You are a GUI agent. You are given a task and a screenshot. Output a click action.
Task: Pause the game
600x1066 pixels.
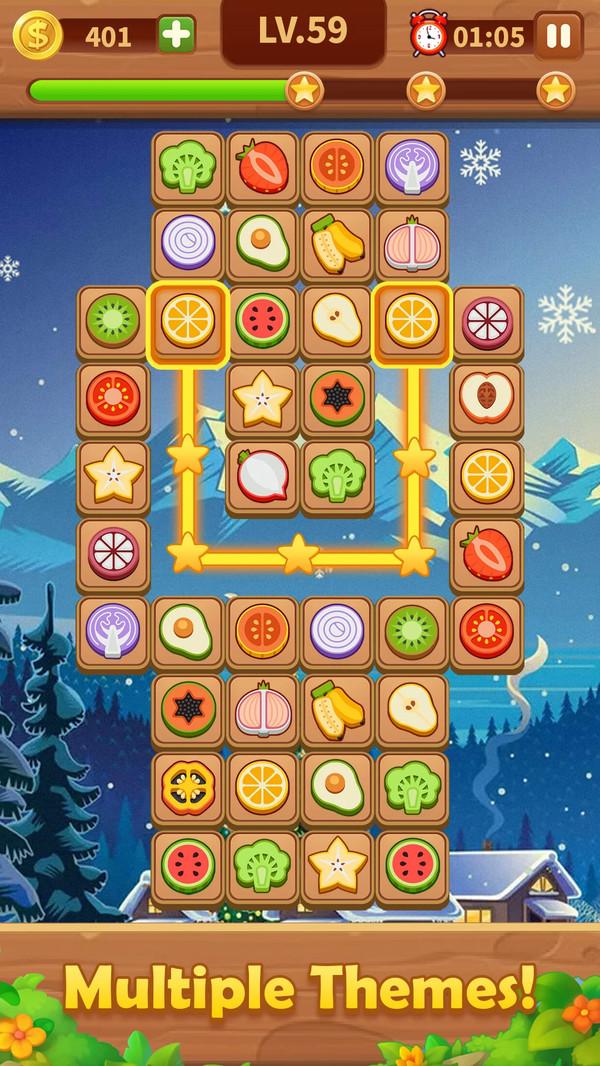[559, 36]
